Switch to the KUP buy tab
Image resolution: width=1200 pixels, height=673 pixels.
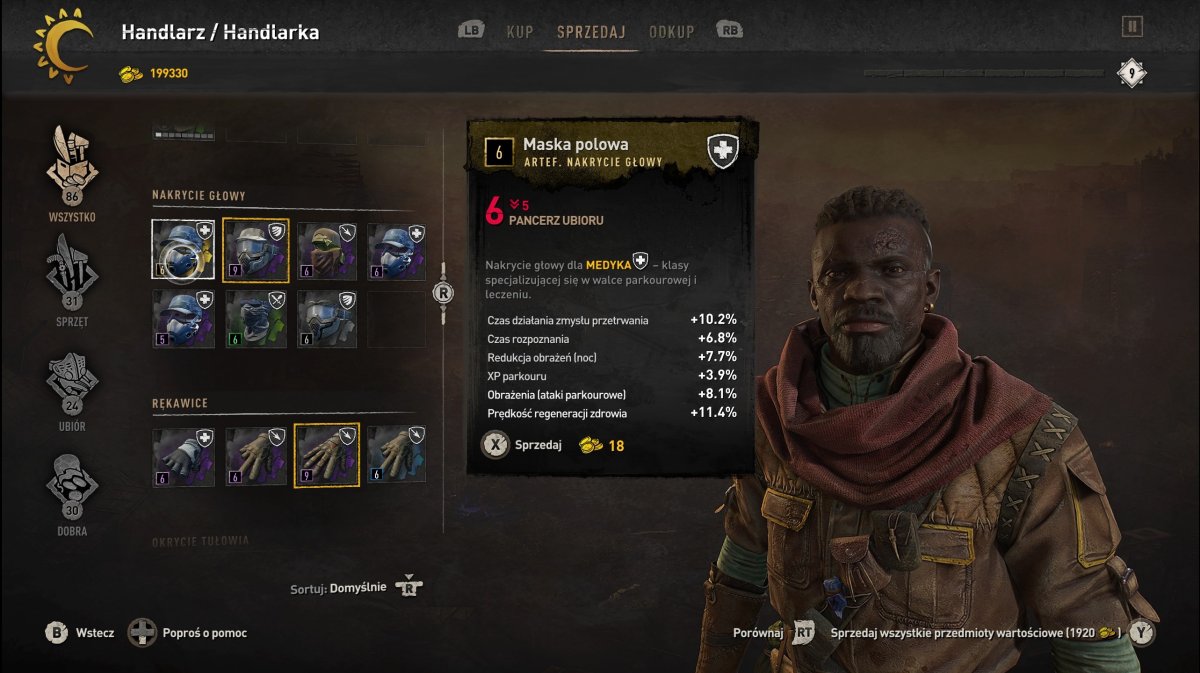click(x=519, y=32)
